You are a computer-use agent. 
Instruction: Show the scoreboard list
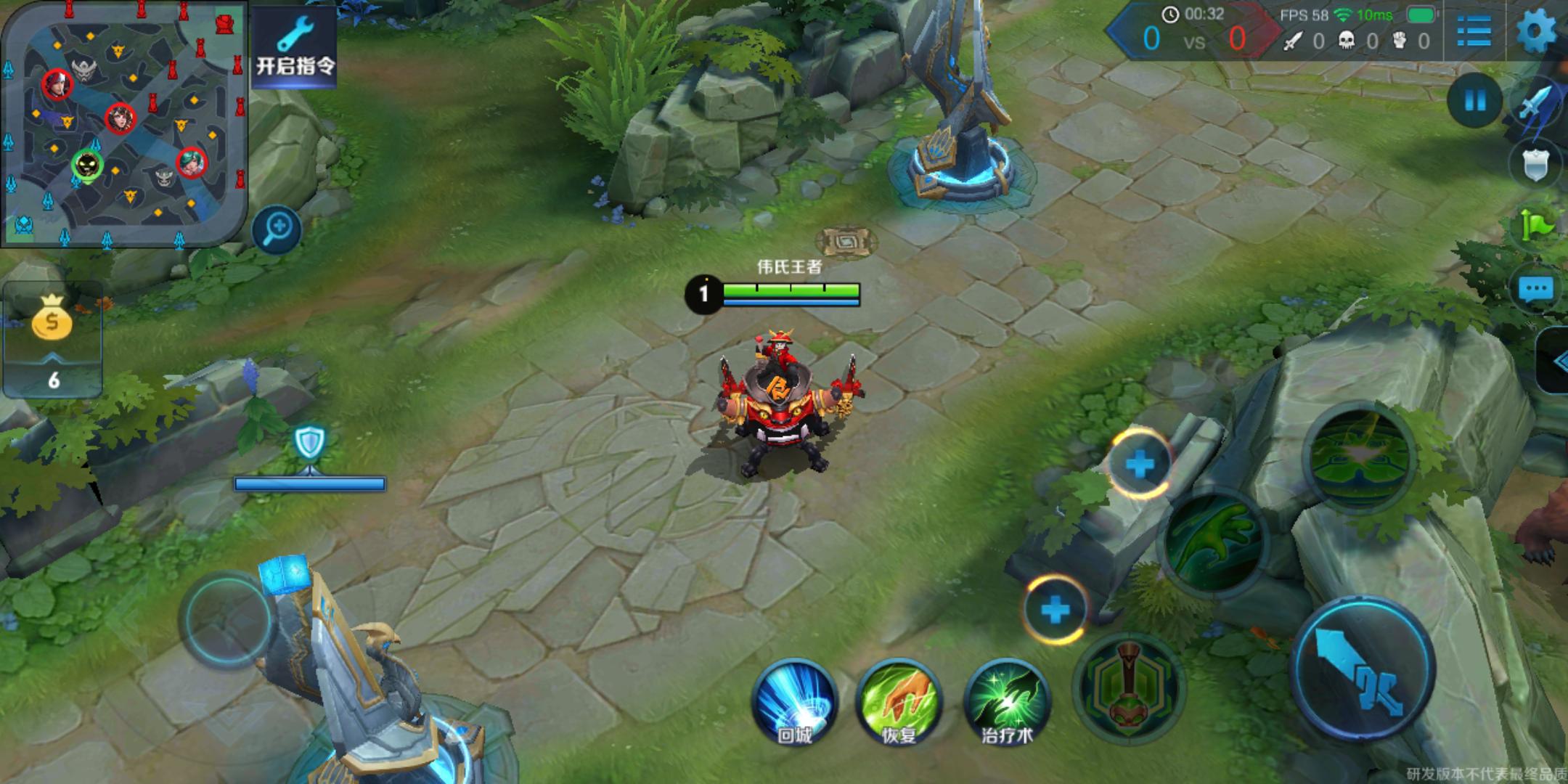pyautogui.click(x=1474, y=31)
